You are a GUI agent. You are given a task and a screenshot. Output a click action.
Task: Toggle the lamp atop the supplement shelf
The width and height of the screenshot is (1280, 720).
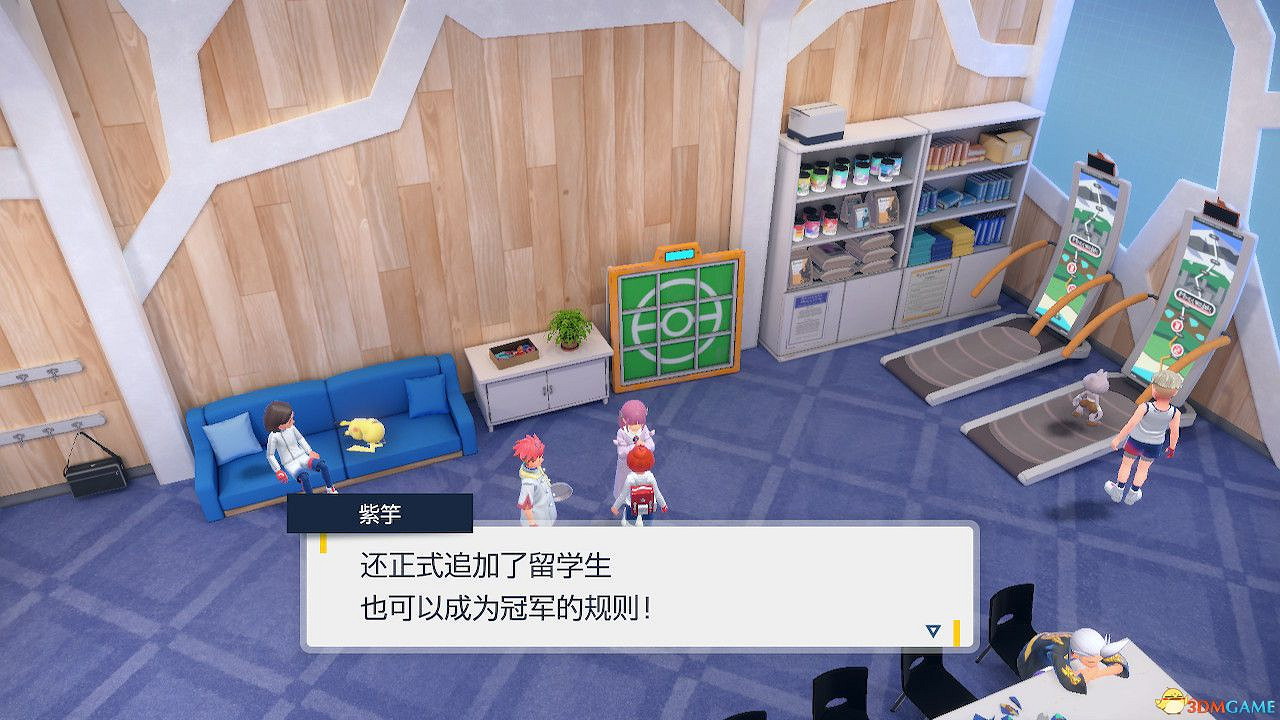point(813,122)
